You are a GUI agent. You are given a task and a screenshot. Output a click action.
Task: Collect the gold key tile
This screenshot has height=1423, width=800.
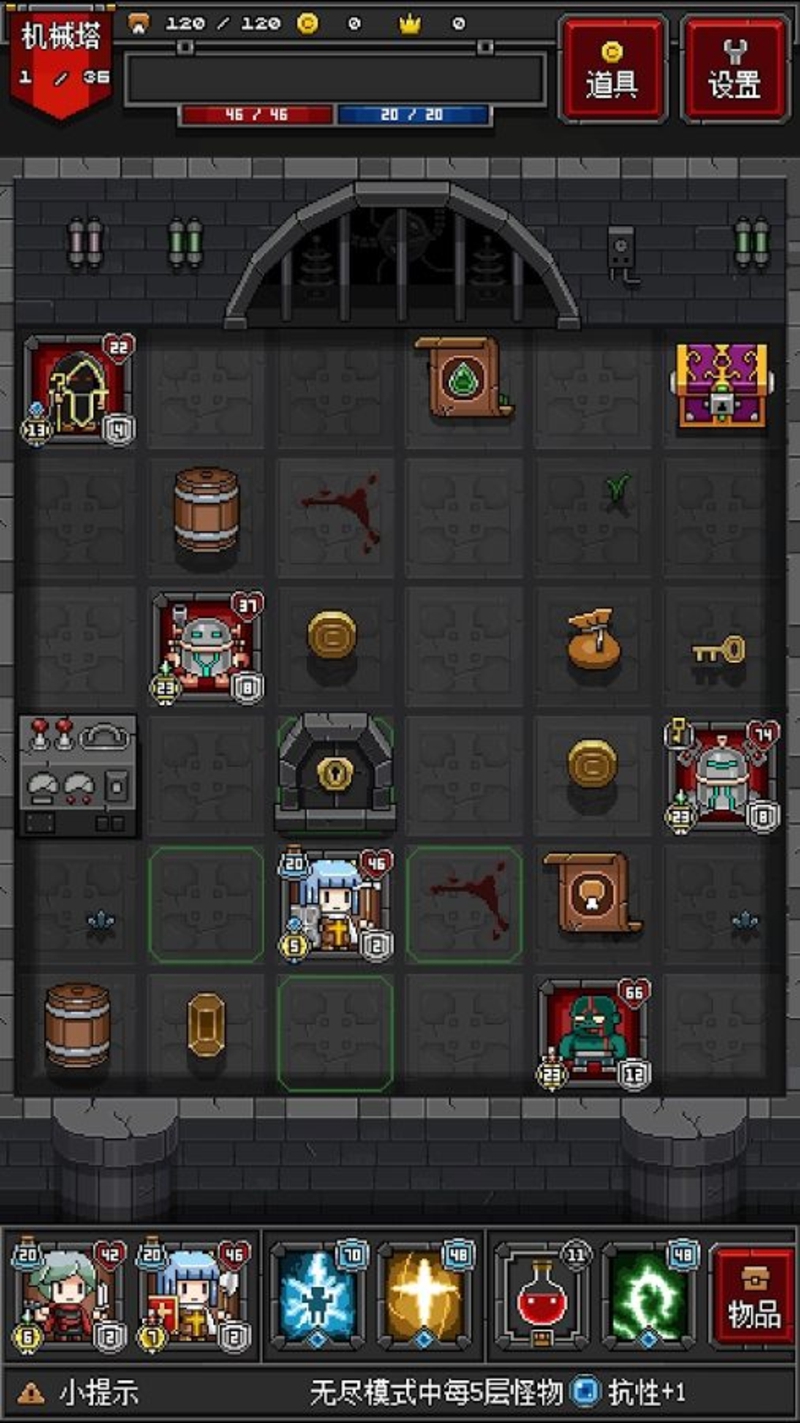[x=720, y=652]
